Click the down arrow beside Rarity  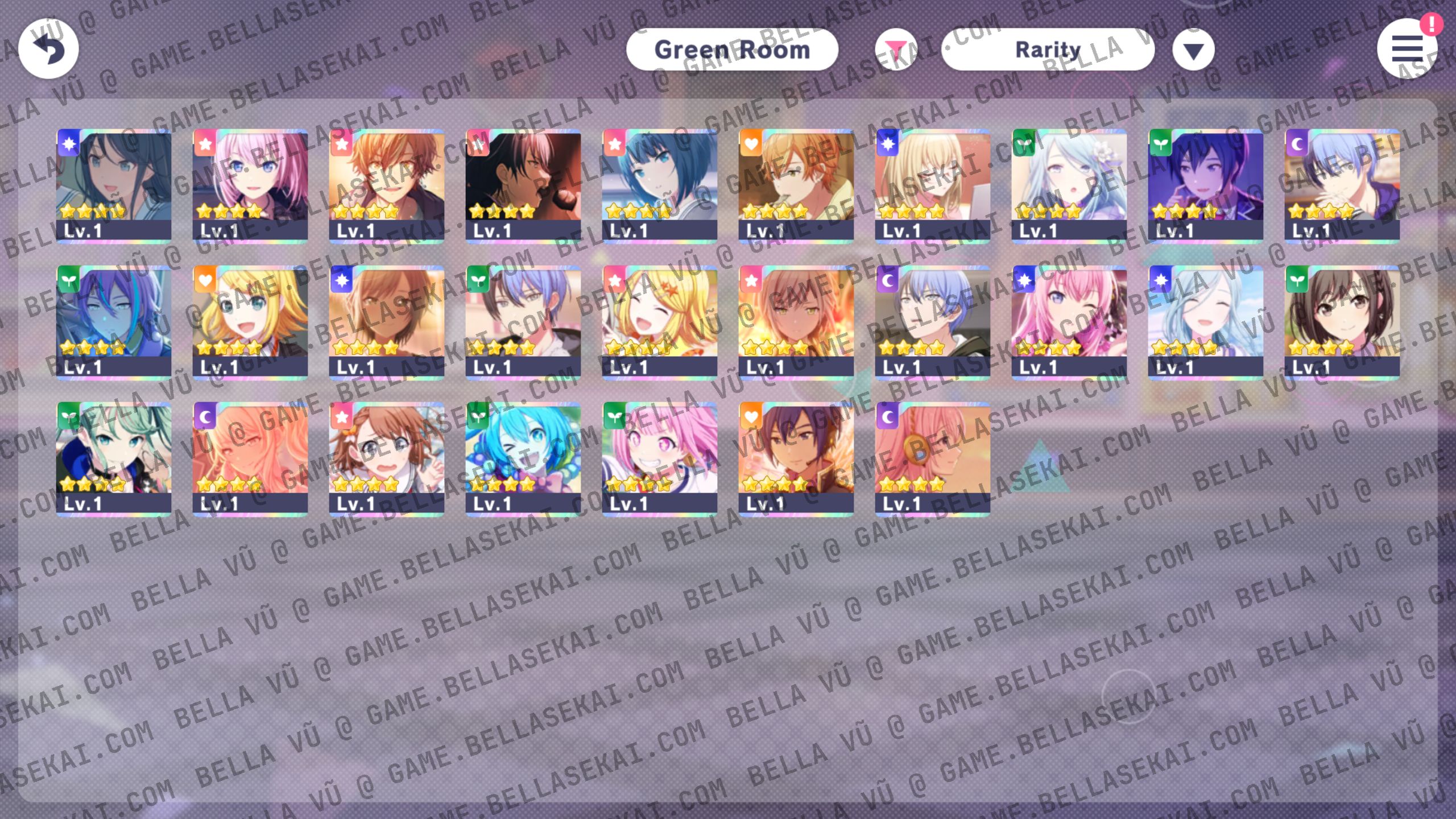tap(1193, 50)
